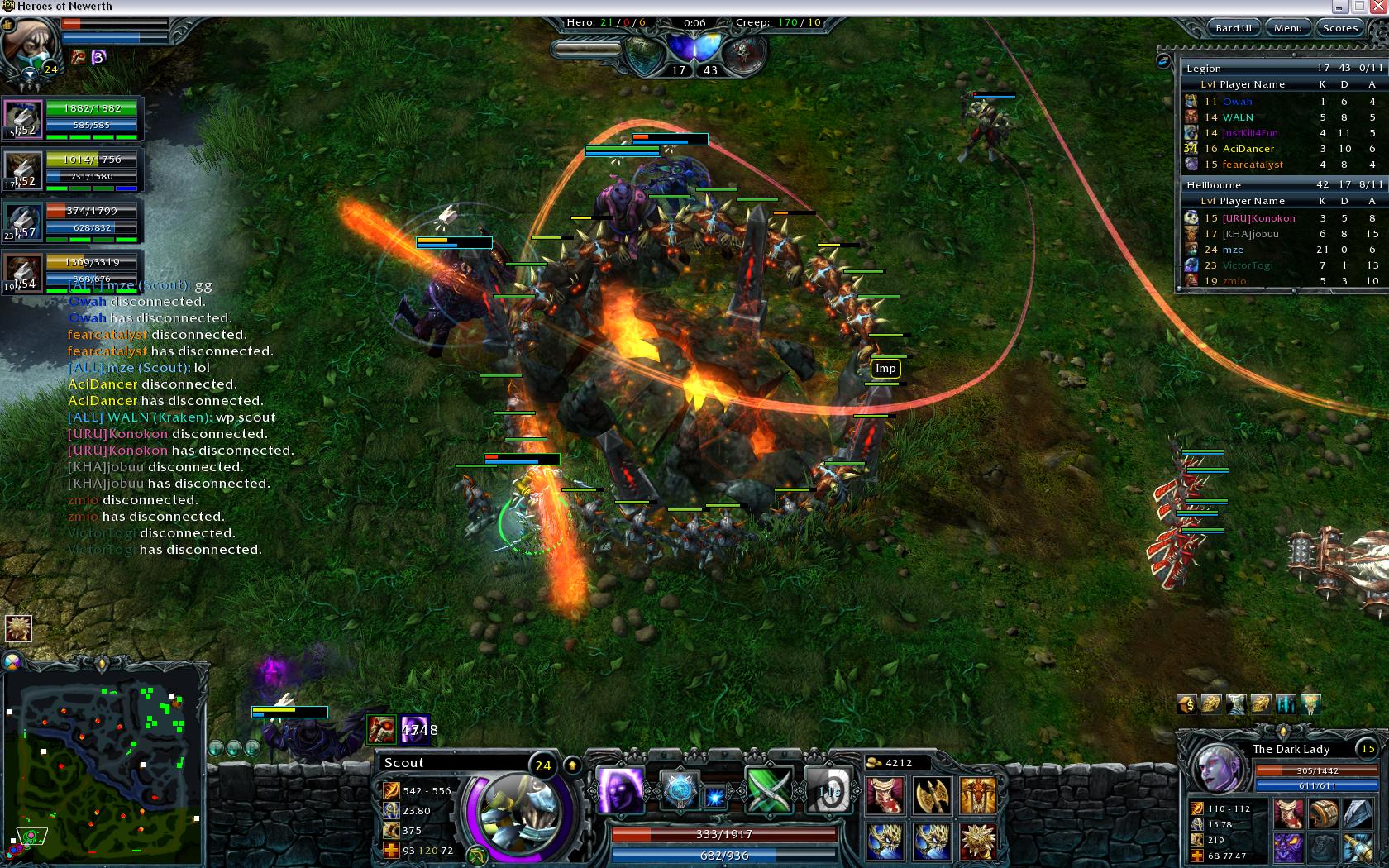Select the spiral ability on cooldown
Image resolution: width=1389 pixels, height=868 pixels.
828,791
